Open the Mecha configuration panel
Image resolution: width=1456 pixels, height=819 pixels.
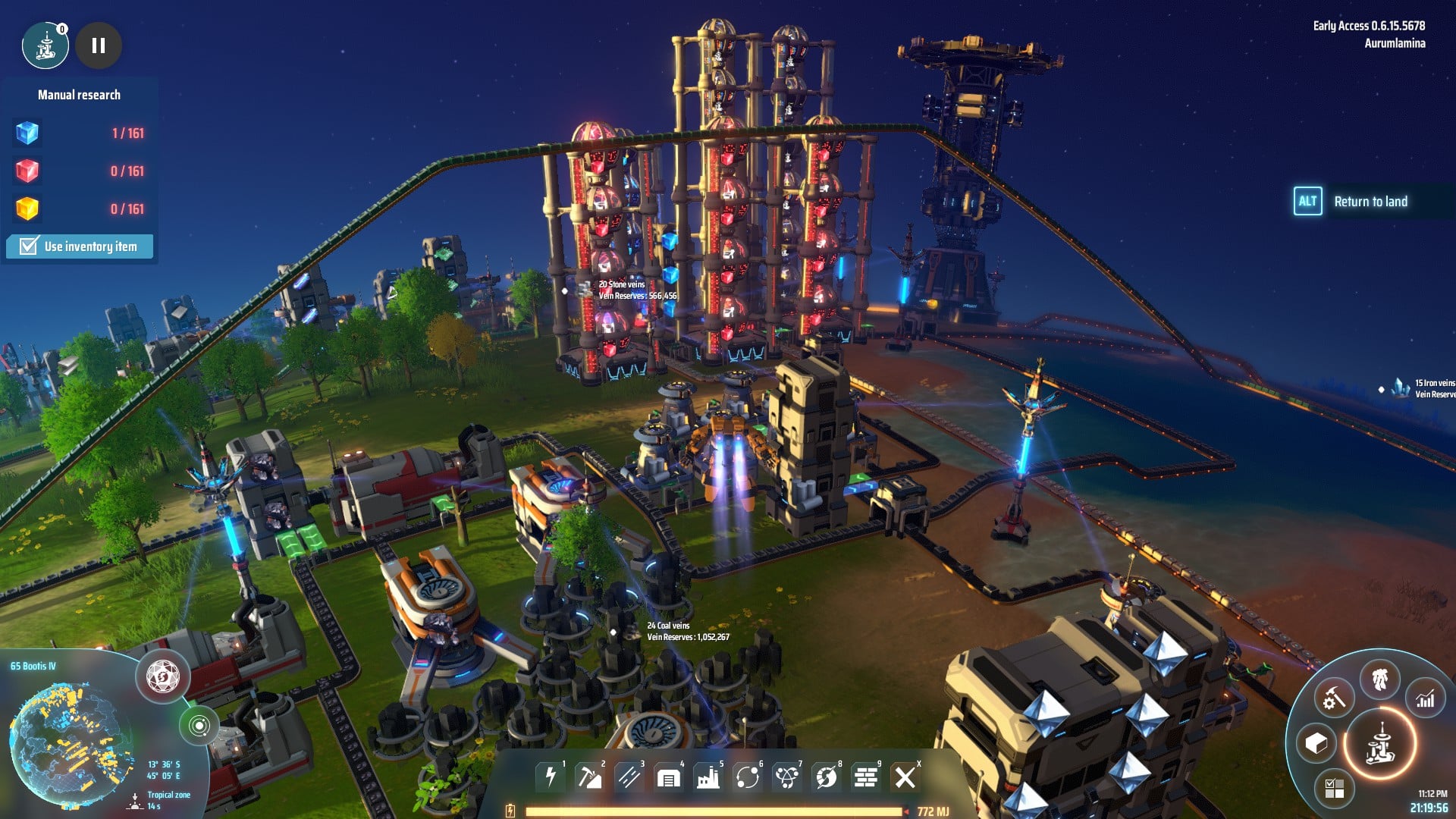coord(1379,679)
